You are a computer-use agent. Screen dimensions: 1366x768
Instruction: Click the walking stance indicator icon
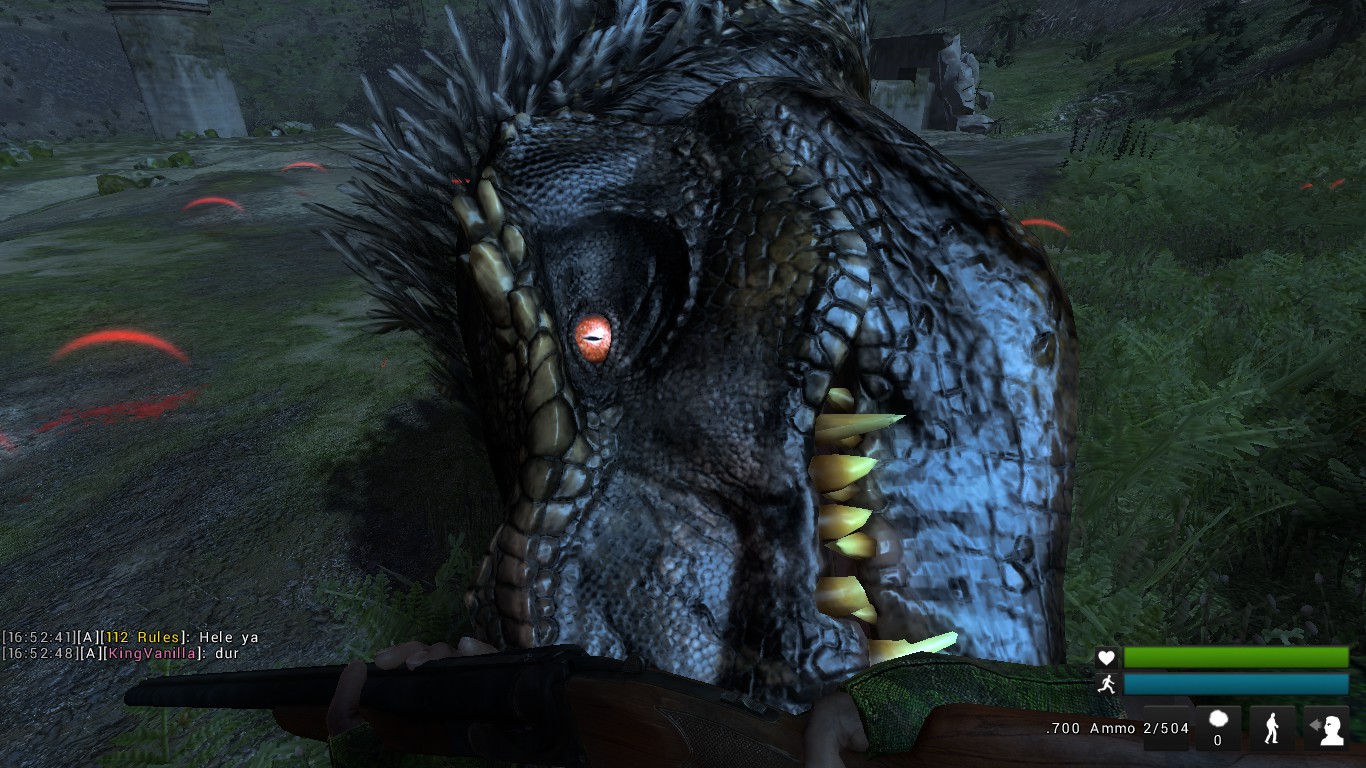pyautogui.click(x=1272, y=727)
